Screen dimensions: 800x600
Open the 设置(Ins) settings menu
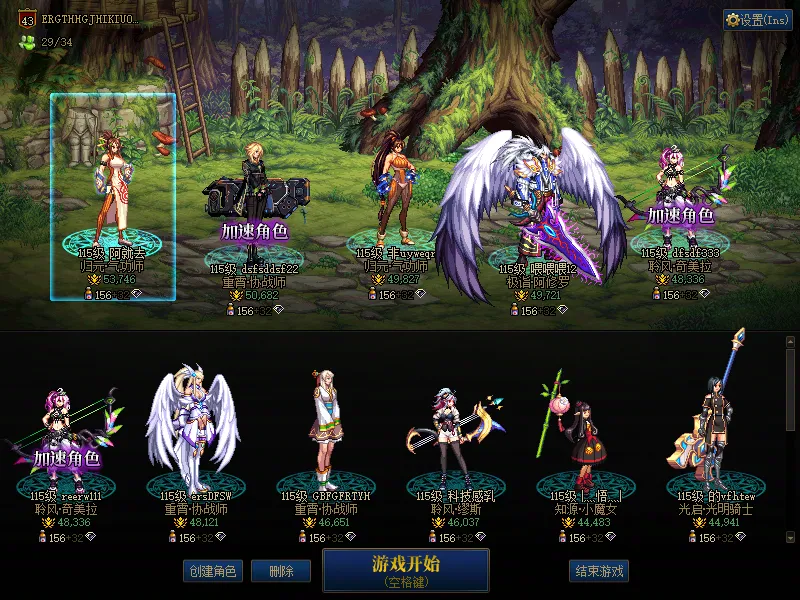point(757,20)
